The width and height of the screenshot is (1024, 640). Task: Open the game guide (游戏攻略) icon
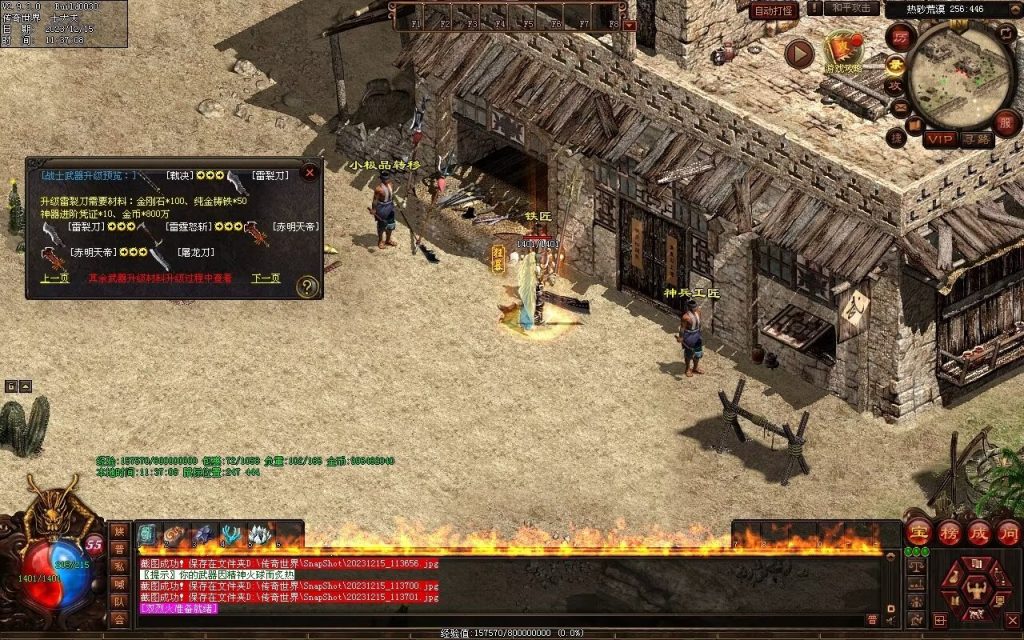tap(843, 50)
